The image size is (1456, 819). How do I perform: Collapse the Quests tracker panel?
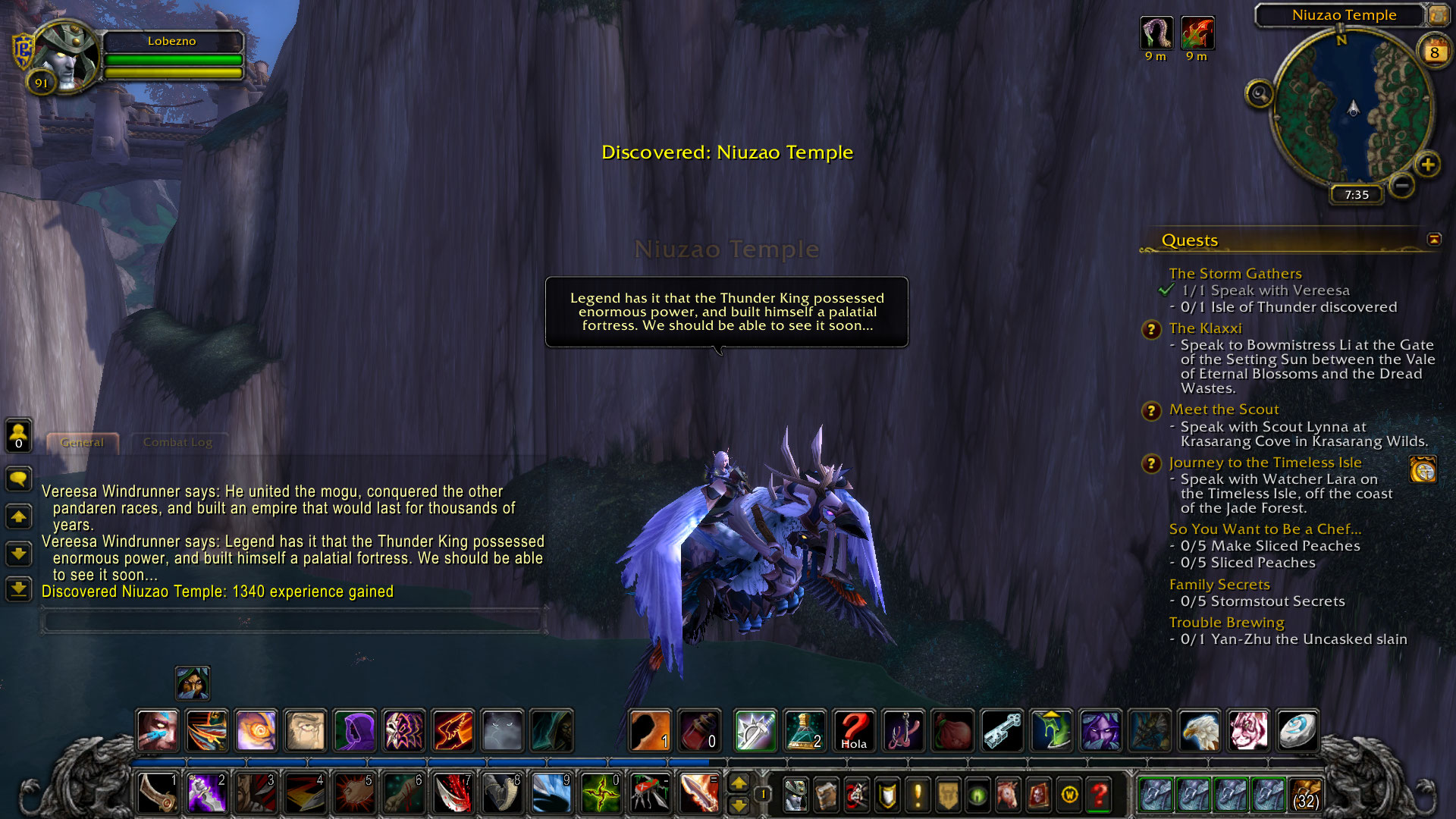(1434, 240)
